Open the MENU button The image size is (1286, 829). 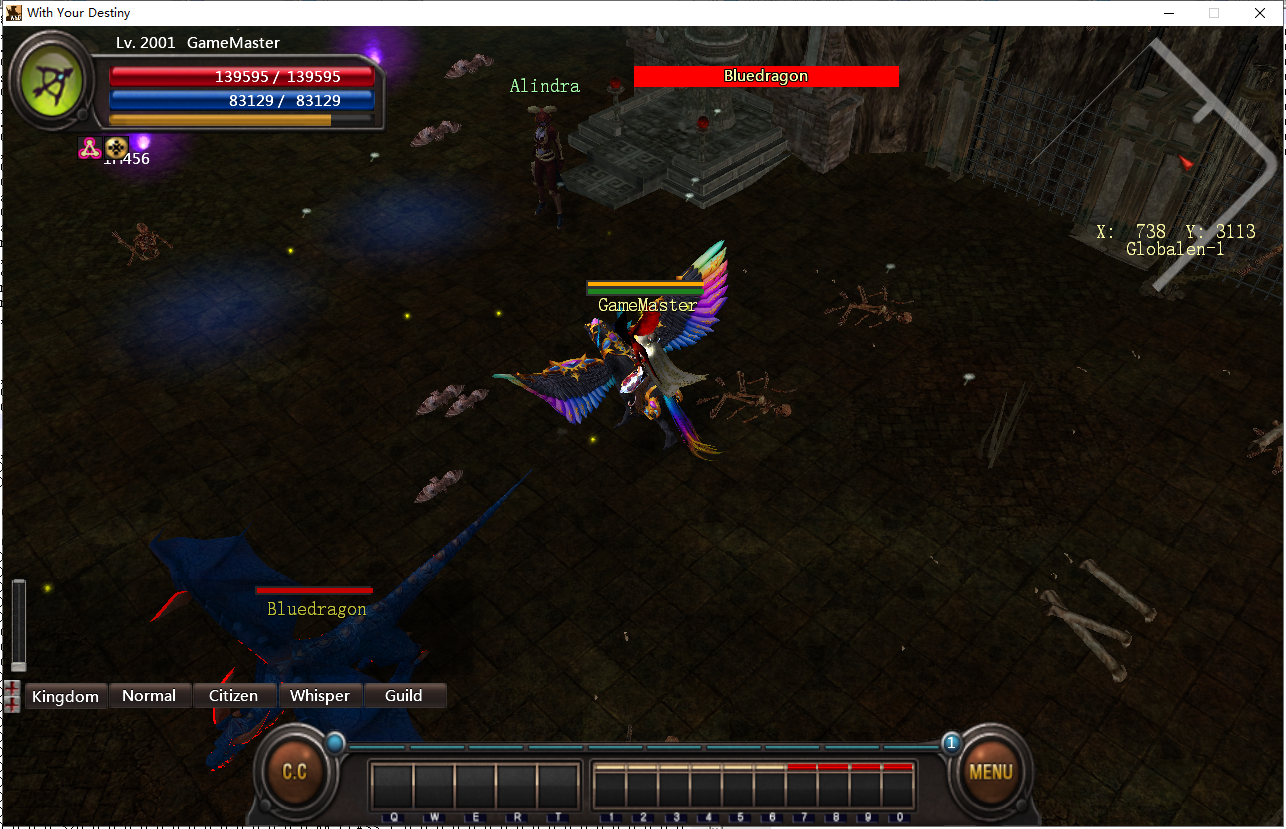[x=989, y=771]
